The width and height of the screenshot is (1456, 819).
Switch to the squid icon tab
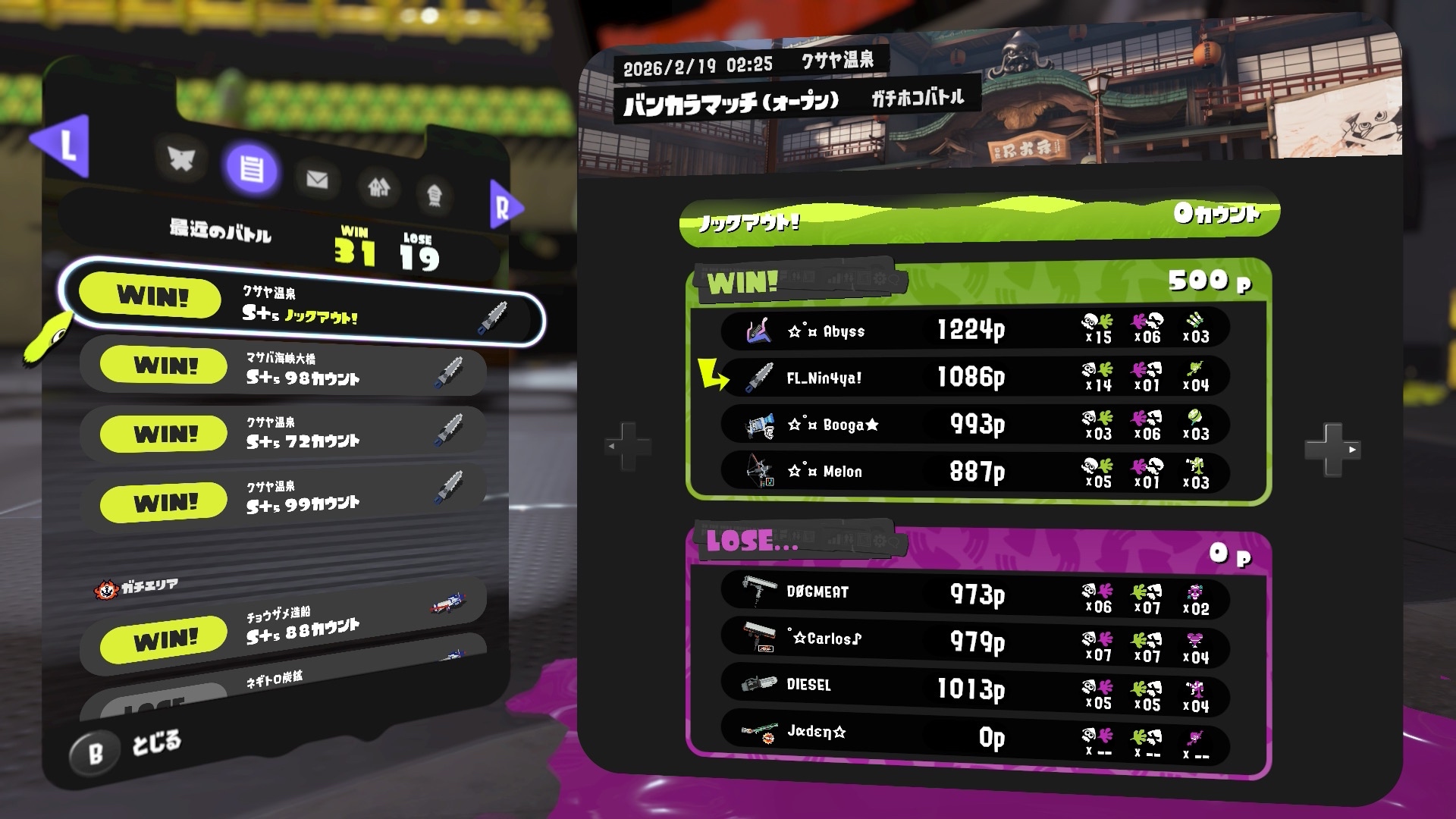[435, 196]
